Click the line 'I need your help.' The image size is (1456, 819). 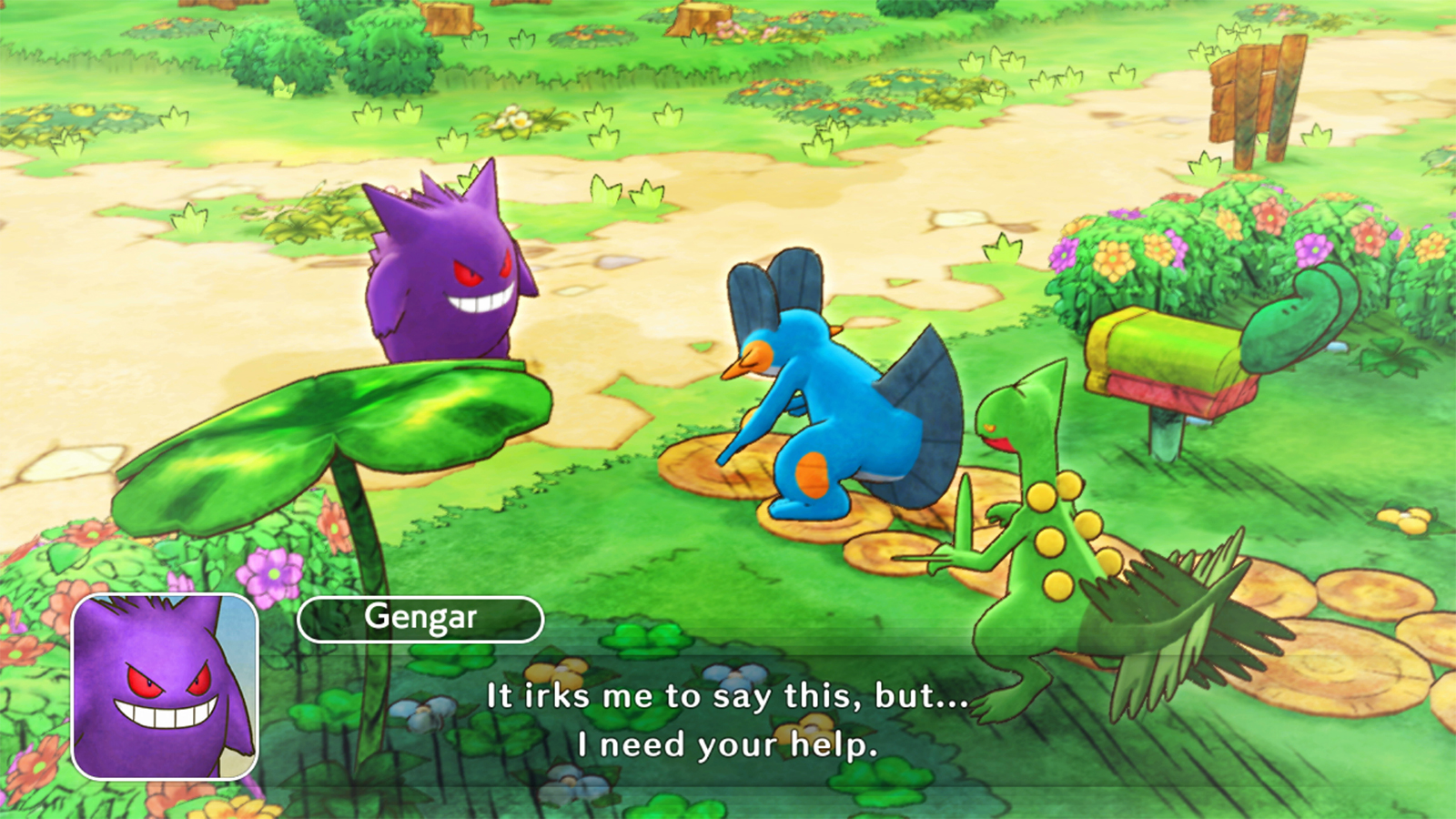pyautogui.click(x=728, y=744)
